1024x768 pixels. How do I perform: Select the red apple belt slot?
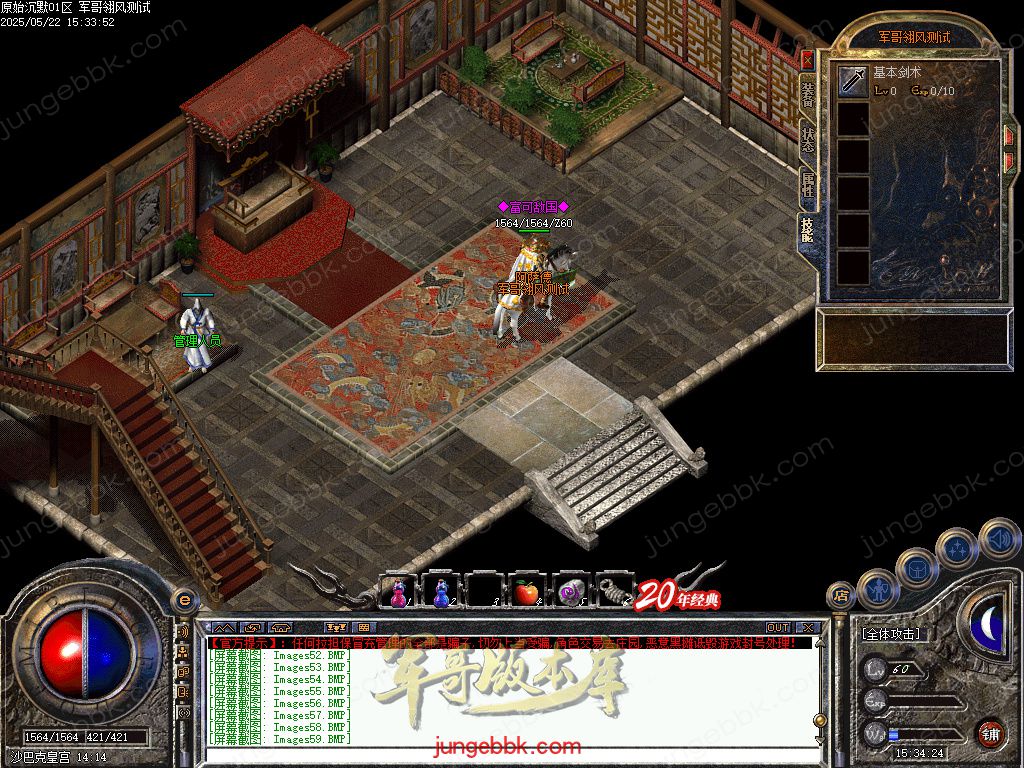[x=526, y=592]
